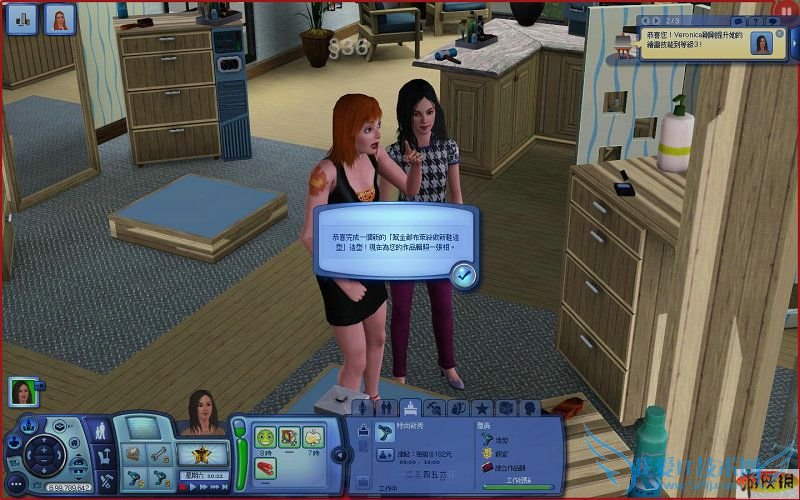The image size is (800, 500).
Task: Select the green smiley moodlet
Action: [265, 436]
